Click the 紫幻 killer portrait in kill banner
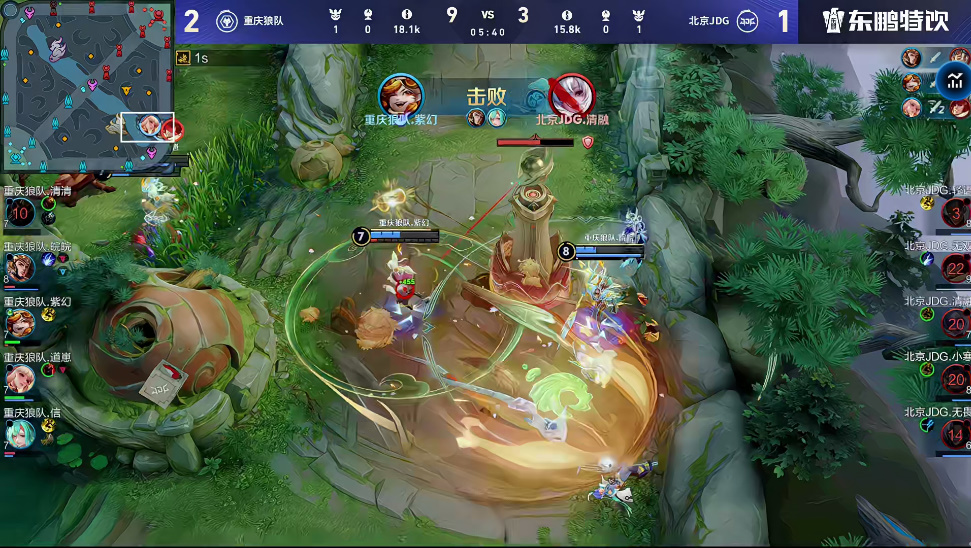971x548 pixels. (401, 95)
